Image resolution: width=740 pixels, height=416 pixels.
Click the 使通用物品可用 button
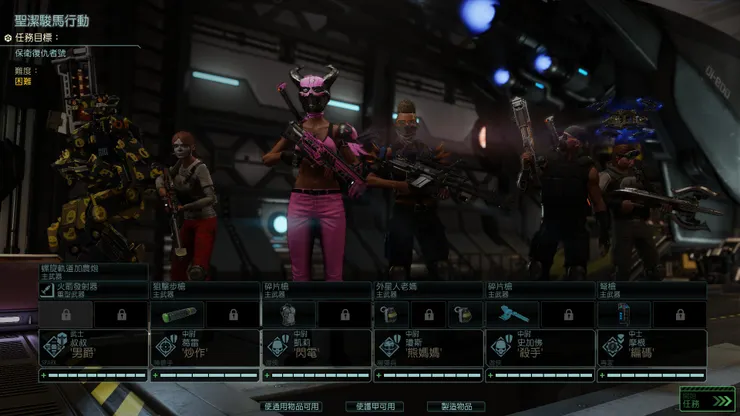292,406
